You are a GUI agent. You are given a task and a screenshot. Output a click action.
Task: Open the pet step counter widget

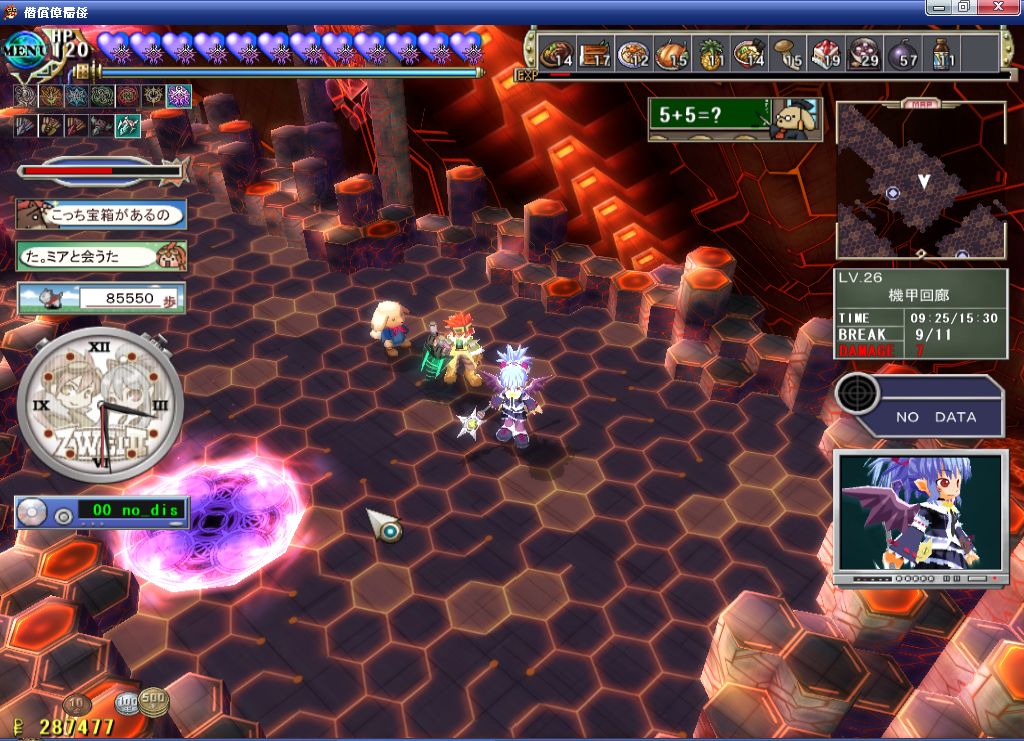[x=101, y=297]
